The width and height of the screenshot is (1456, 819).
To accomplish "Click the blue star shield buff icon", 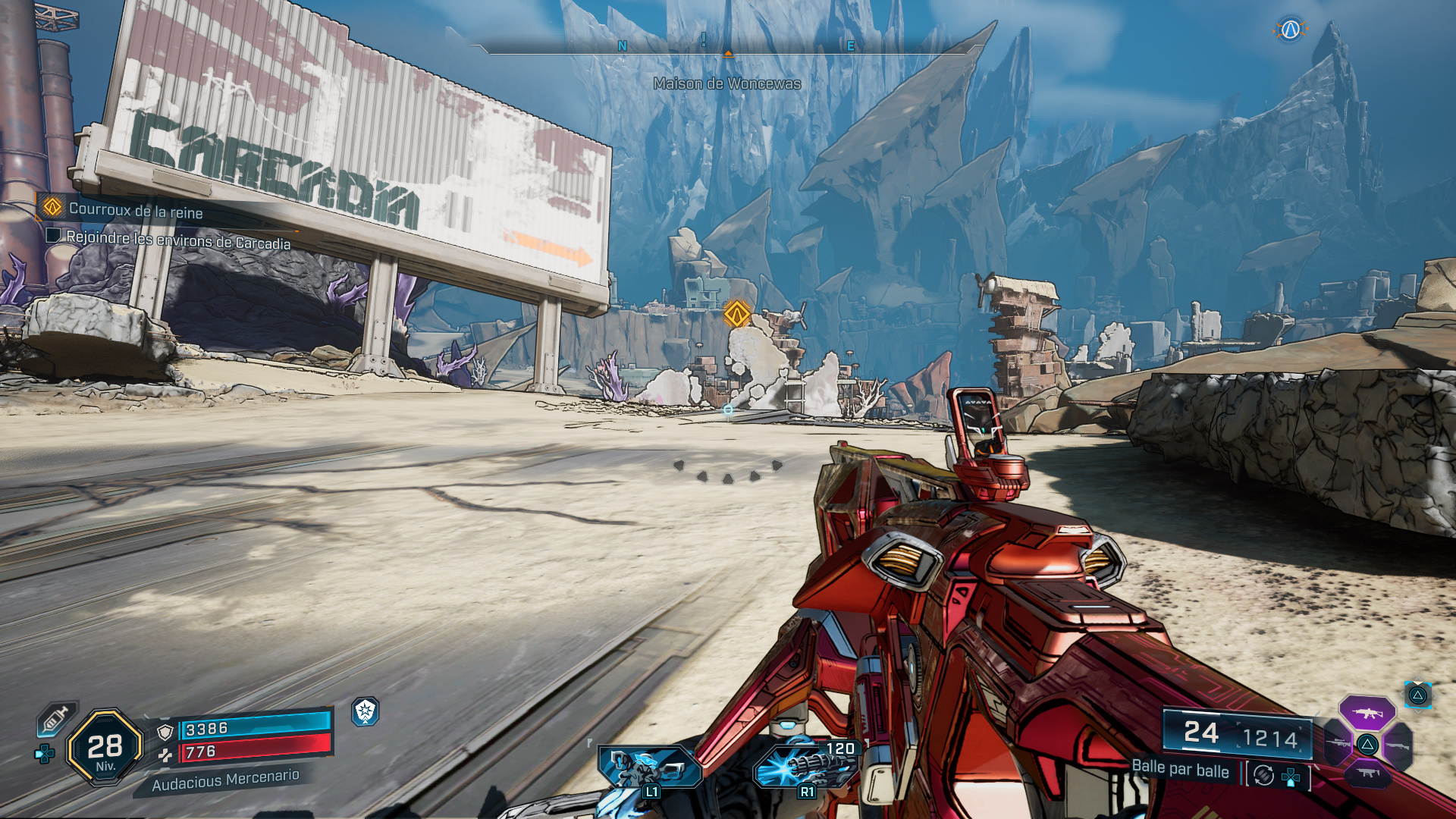I will pos(366,711).
